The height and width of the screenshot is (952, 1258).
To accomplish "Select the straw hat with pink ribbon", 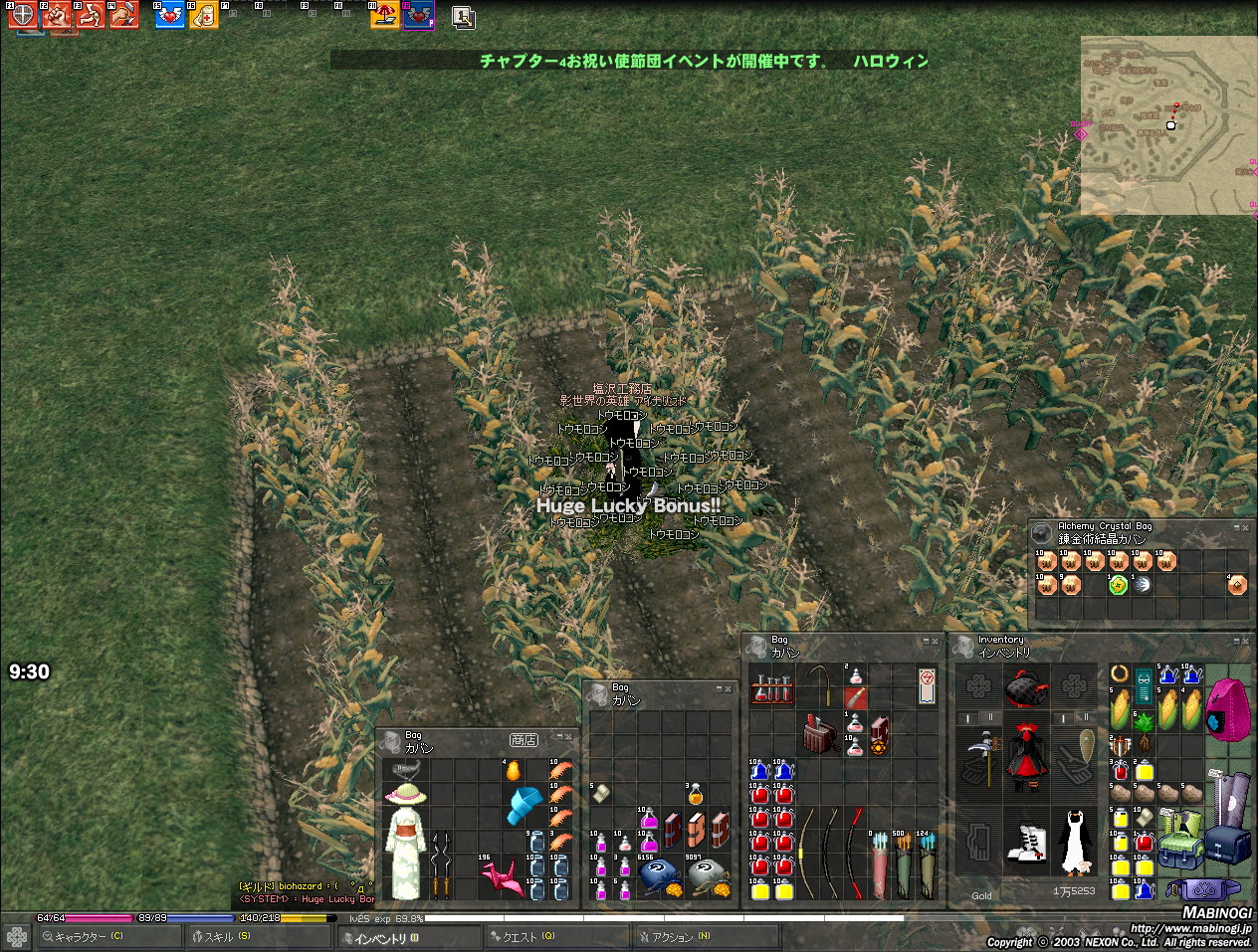I will coord(405,793).
